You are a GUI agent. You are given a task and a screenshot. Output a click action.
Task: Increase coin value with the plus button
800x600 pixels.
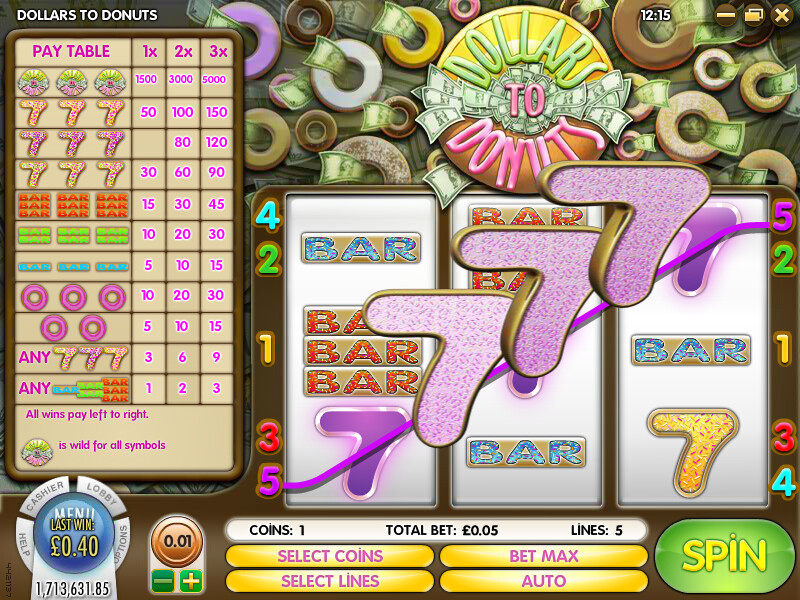190,581
